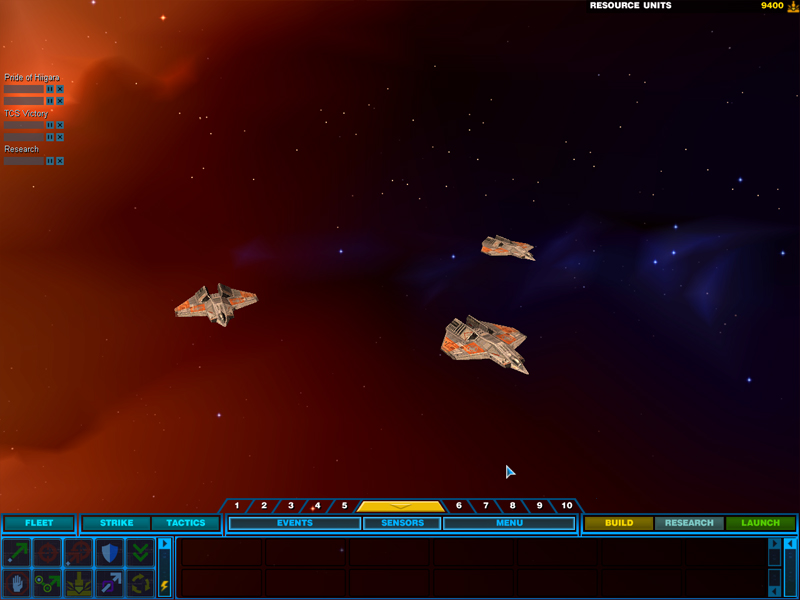Pause the Research queue item
This screenshot has width=800, height=600.
(x=50, y=161)
